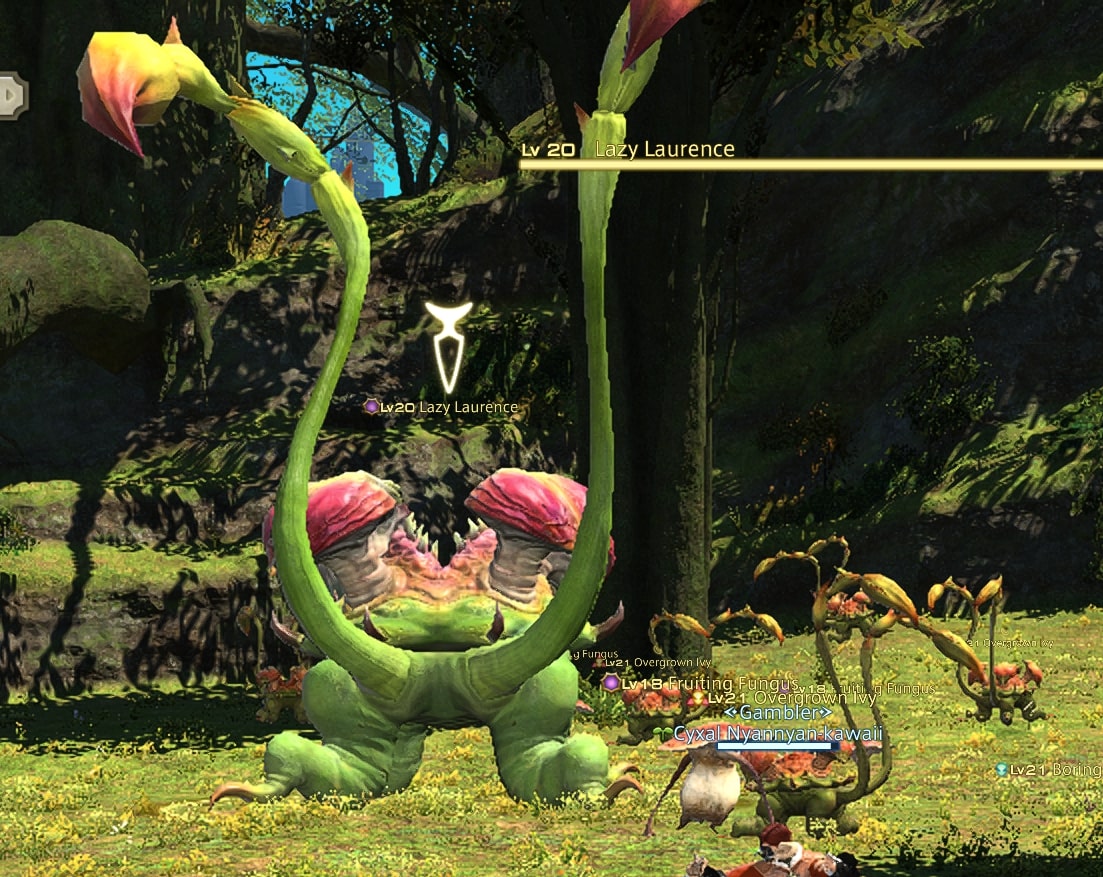Expand the collapsed panel arrow tab

[12, 96]
